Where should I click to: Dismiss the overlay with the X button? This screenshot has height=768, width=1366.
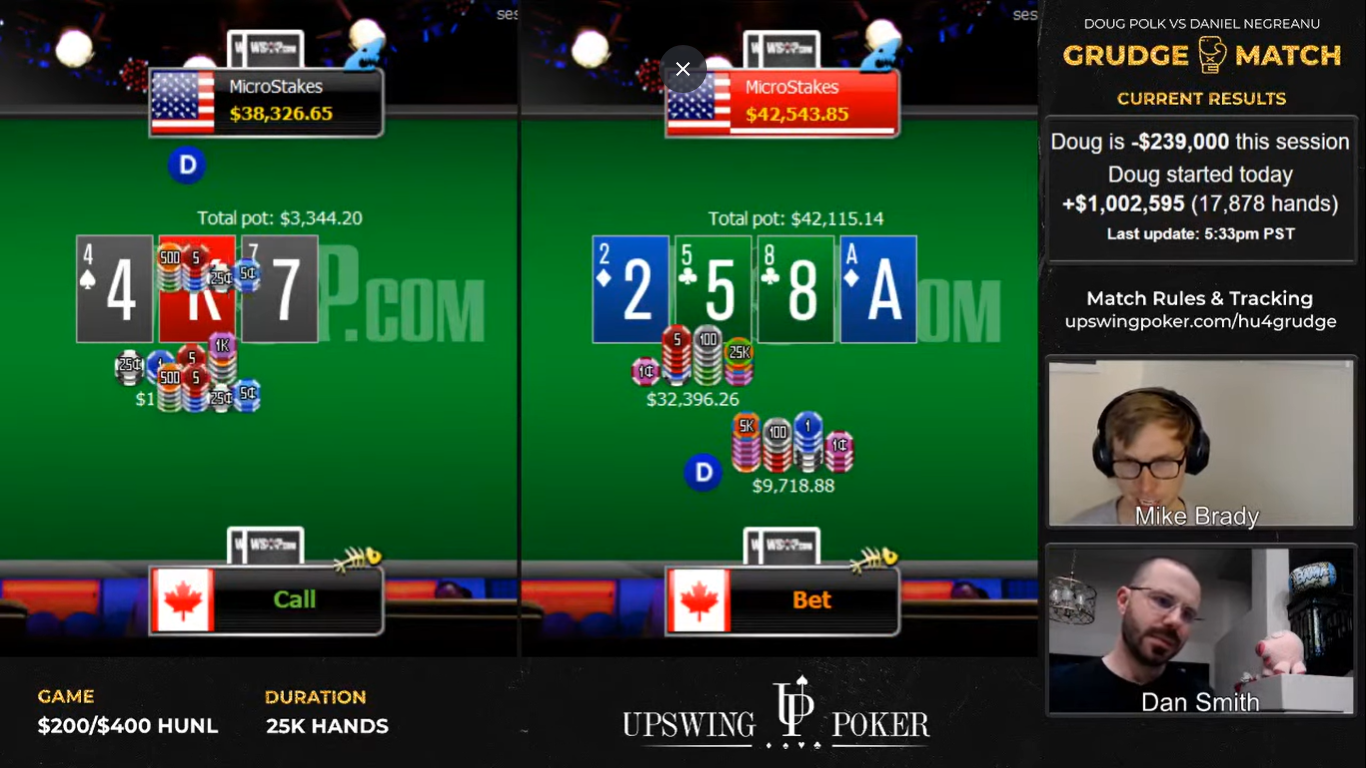click(x=683, y=69)
